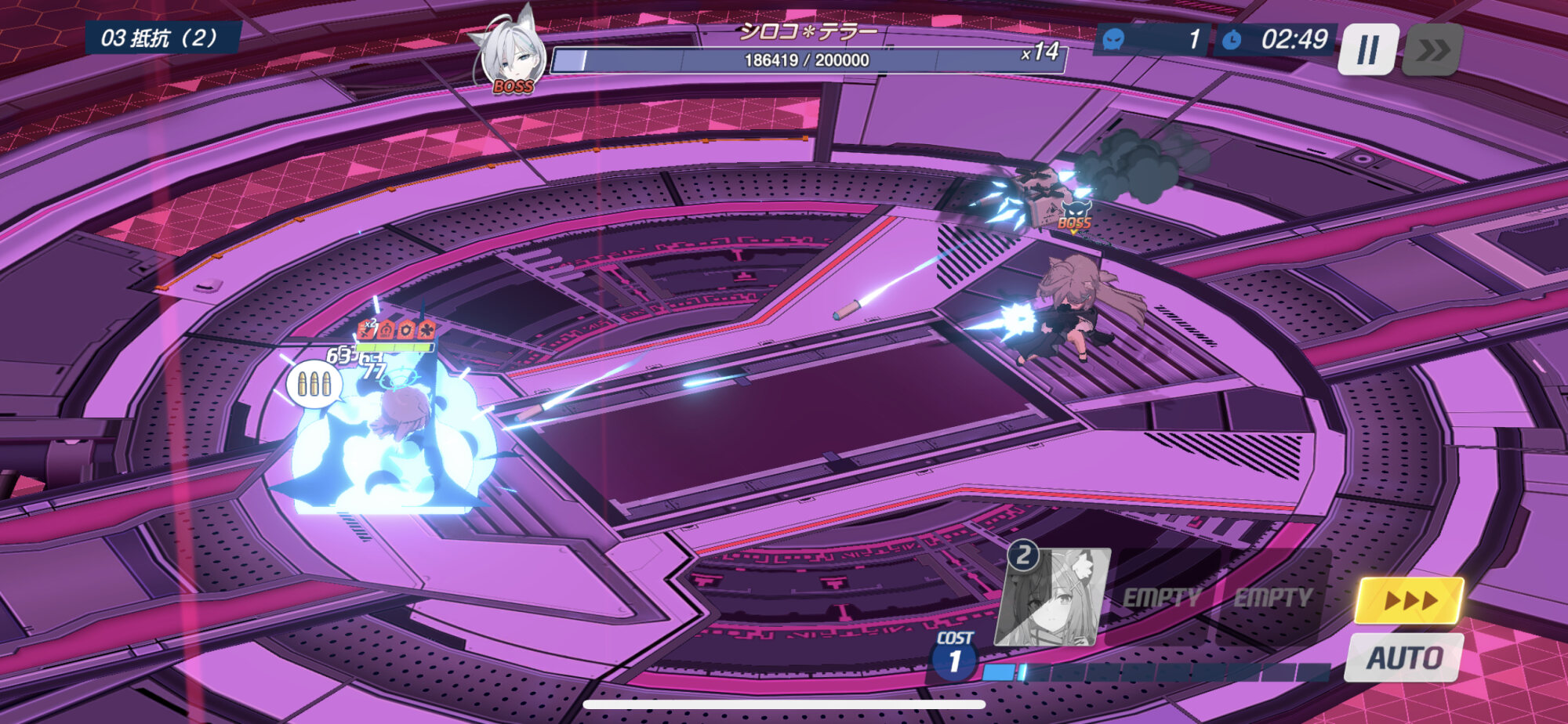The width and height of the screenshot is (1568, 724).
Task: Toggle the AUTO battle button
Action: point(1403,657)
